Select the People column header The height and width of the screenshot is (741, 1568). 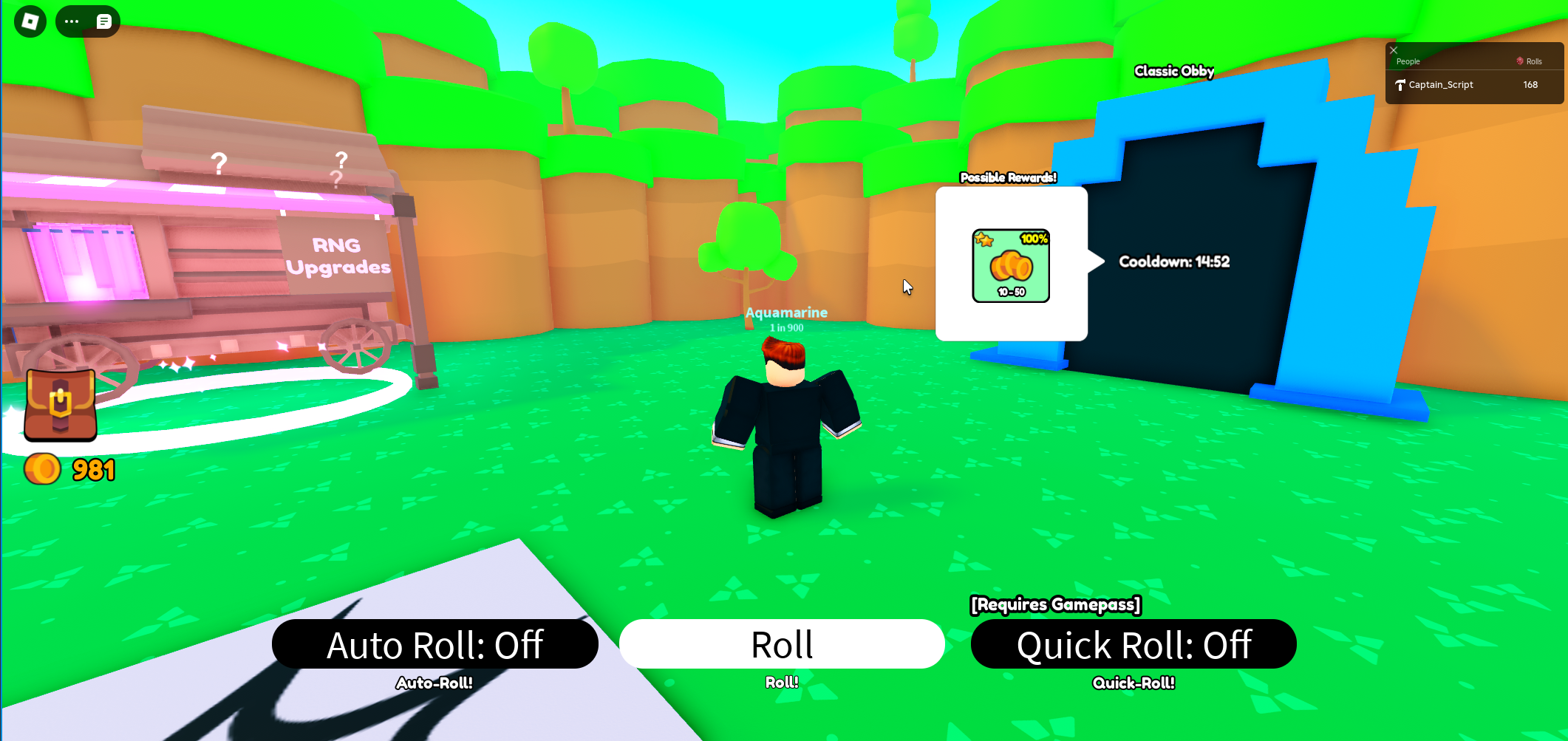(1408, 61)
